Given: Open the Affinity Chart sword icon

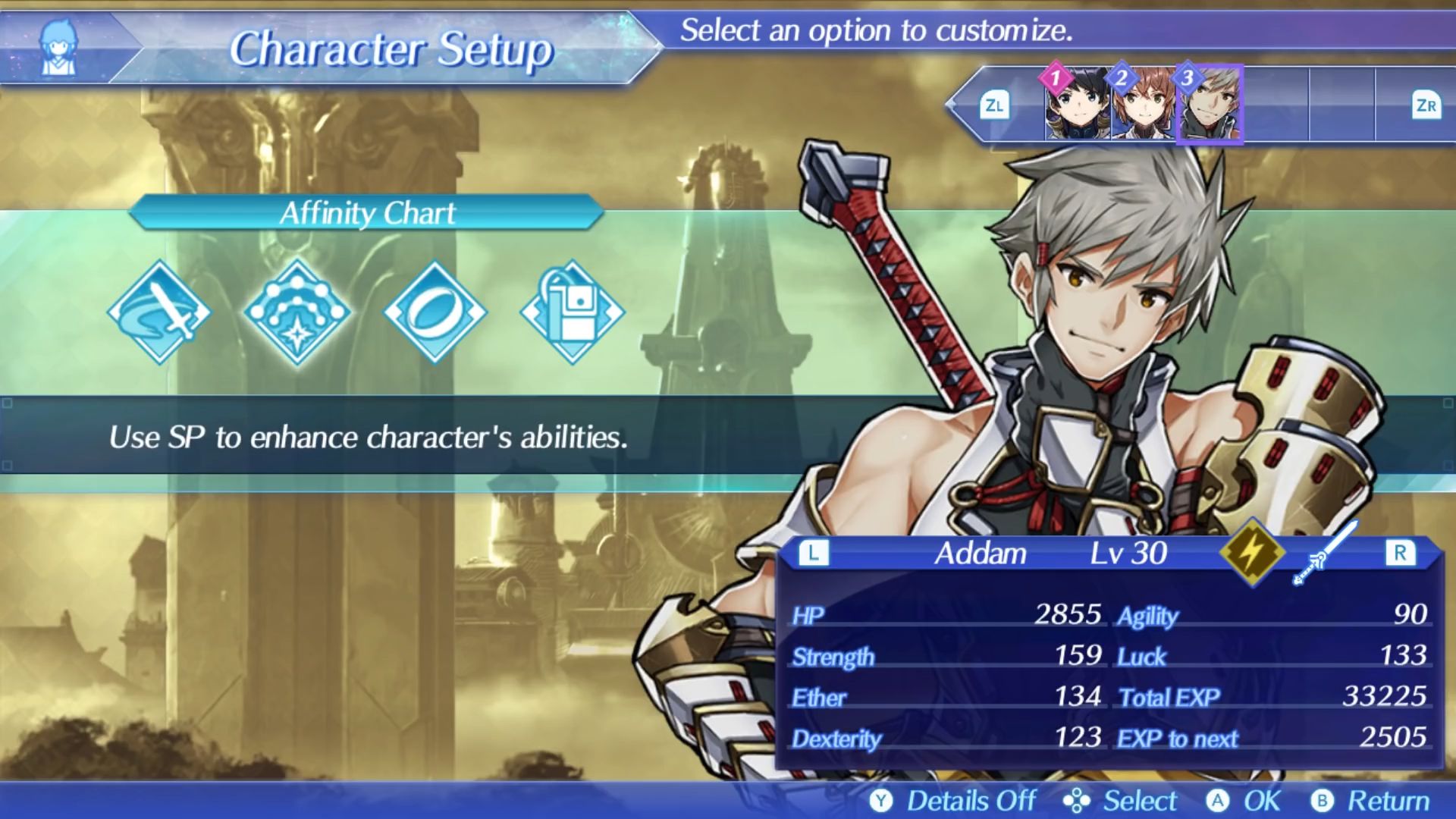Looking at the screenshot, I should coord(160,312).
